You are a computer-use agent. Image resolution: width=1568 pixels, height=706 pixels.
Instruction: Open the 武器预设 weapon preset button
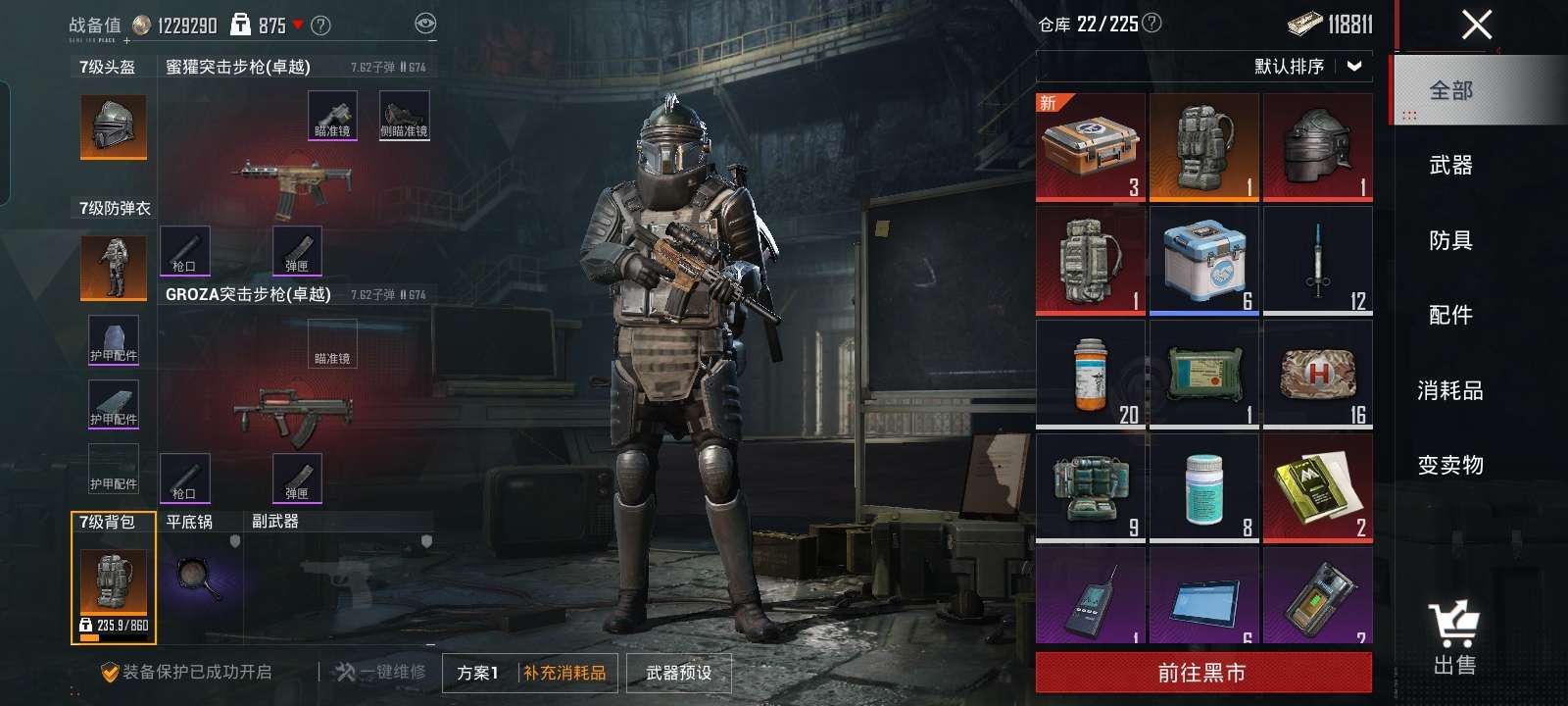pyautogui.click(x=679, y=673)
